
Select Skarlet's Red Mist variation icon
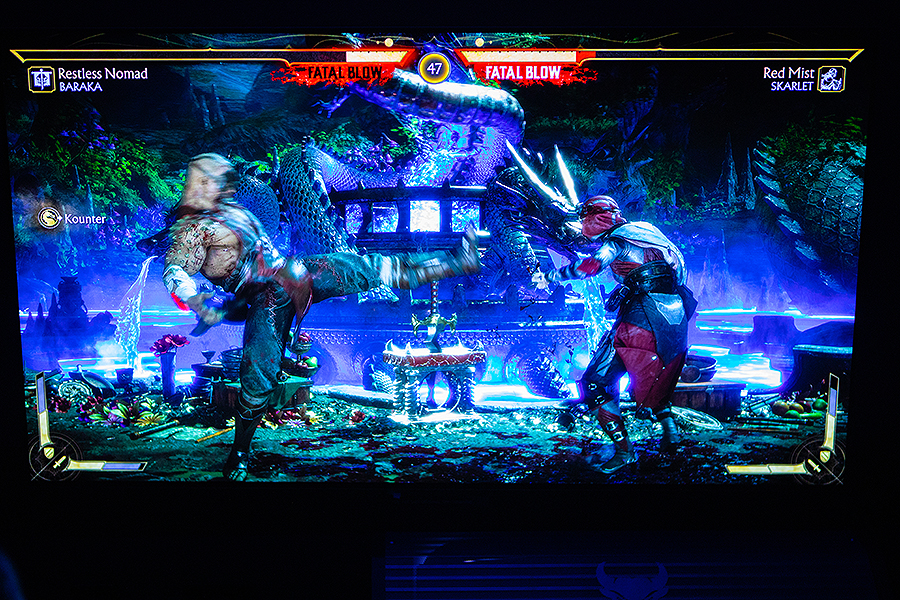coord(831,79)
